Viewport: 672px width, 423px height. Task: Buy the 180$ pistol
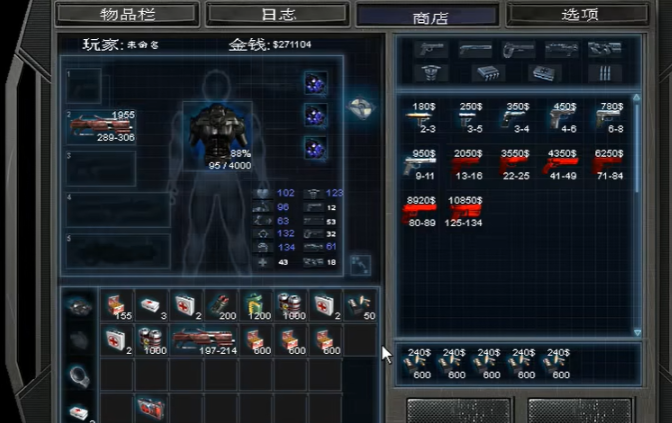422,117
